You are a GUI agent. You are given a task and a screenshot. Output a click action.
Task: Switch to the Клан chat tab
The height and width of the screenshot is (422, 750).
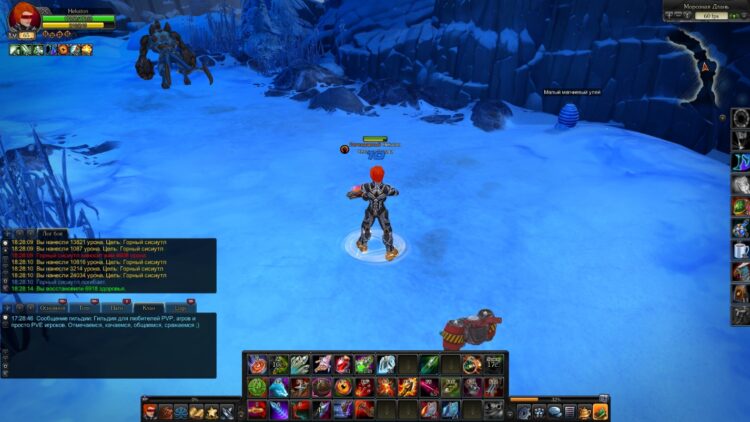149,307
